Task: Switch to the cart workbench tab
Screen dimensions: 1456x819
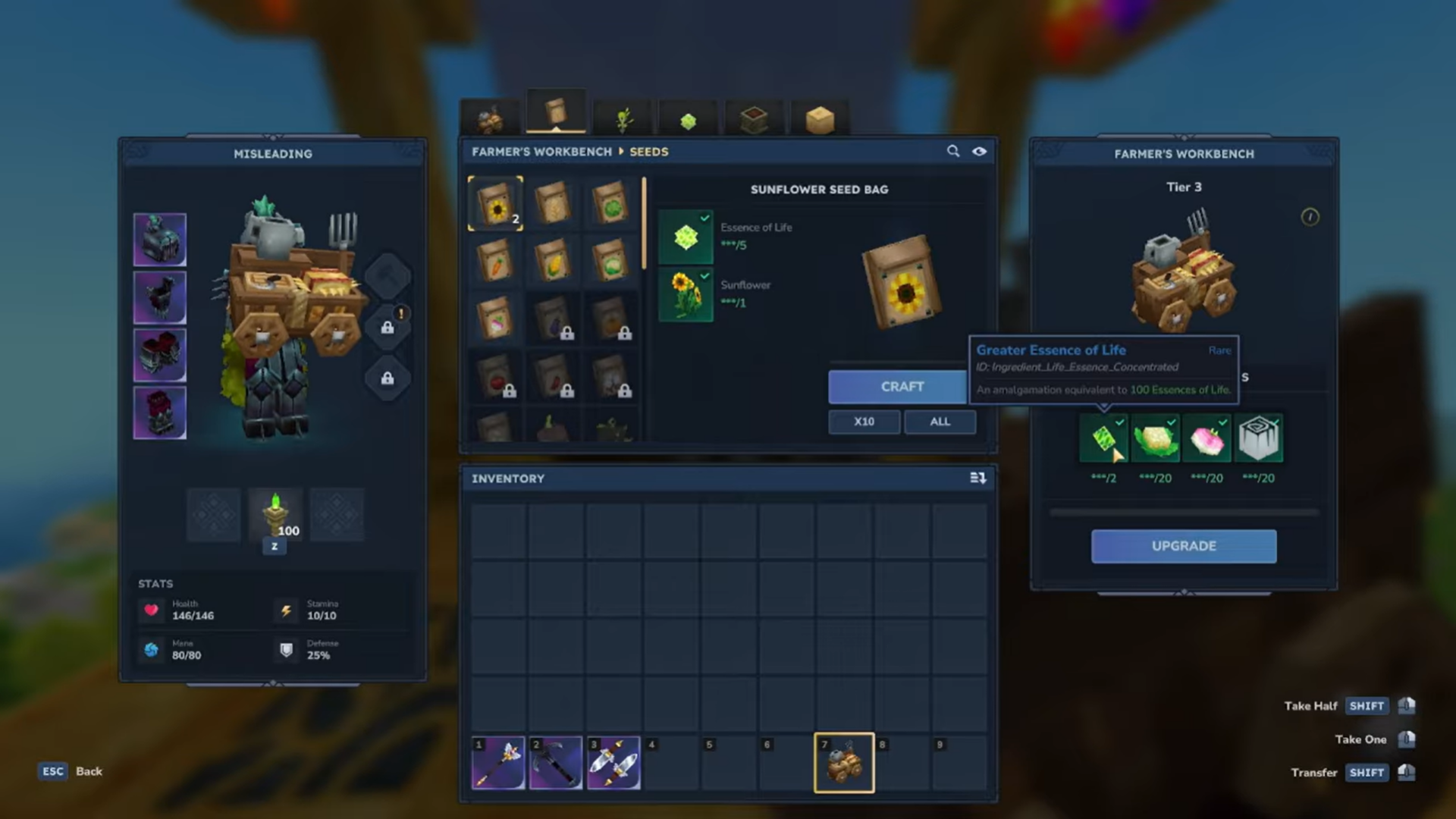Action: tap(489, 115)
